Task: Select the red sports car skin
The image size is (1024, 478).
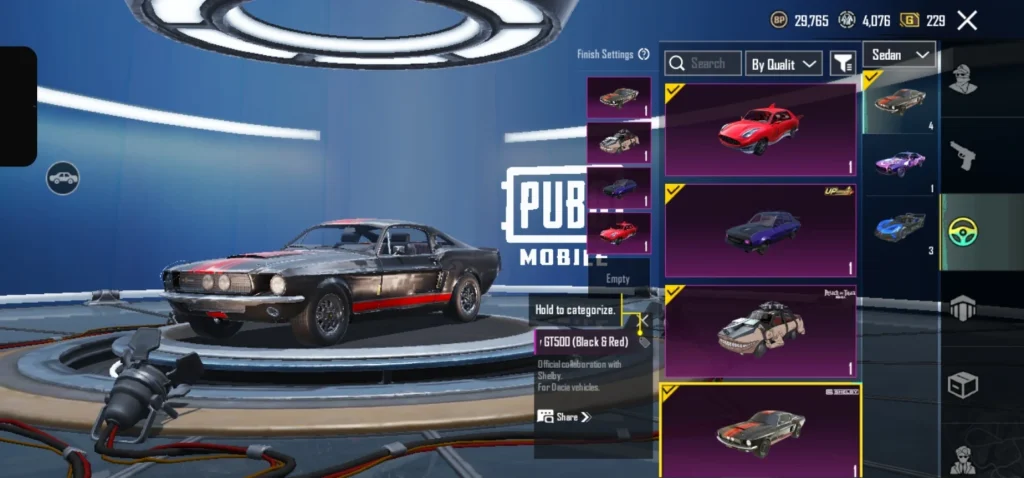Action: click(x=760, y=130)
